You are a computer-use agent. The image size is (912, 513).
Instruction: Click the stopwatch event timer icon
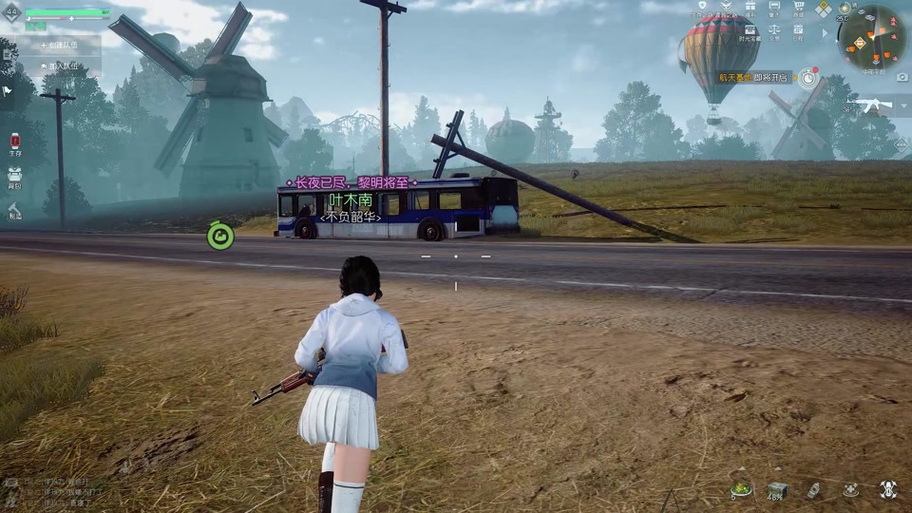[808, 76]
